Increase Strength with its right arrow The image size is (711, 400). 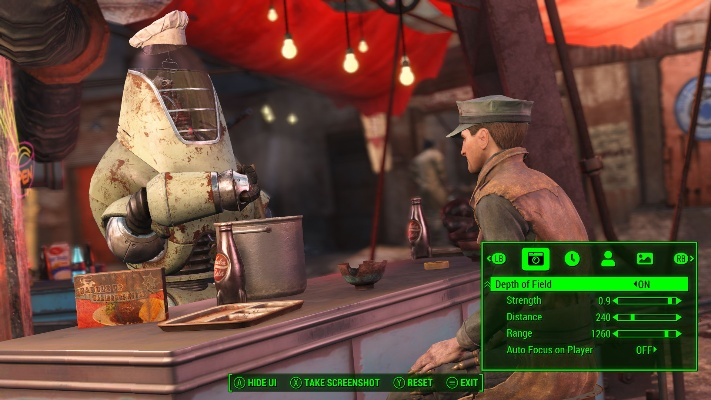(680, 300)
